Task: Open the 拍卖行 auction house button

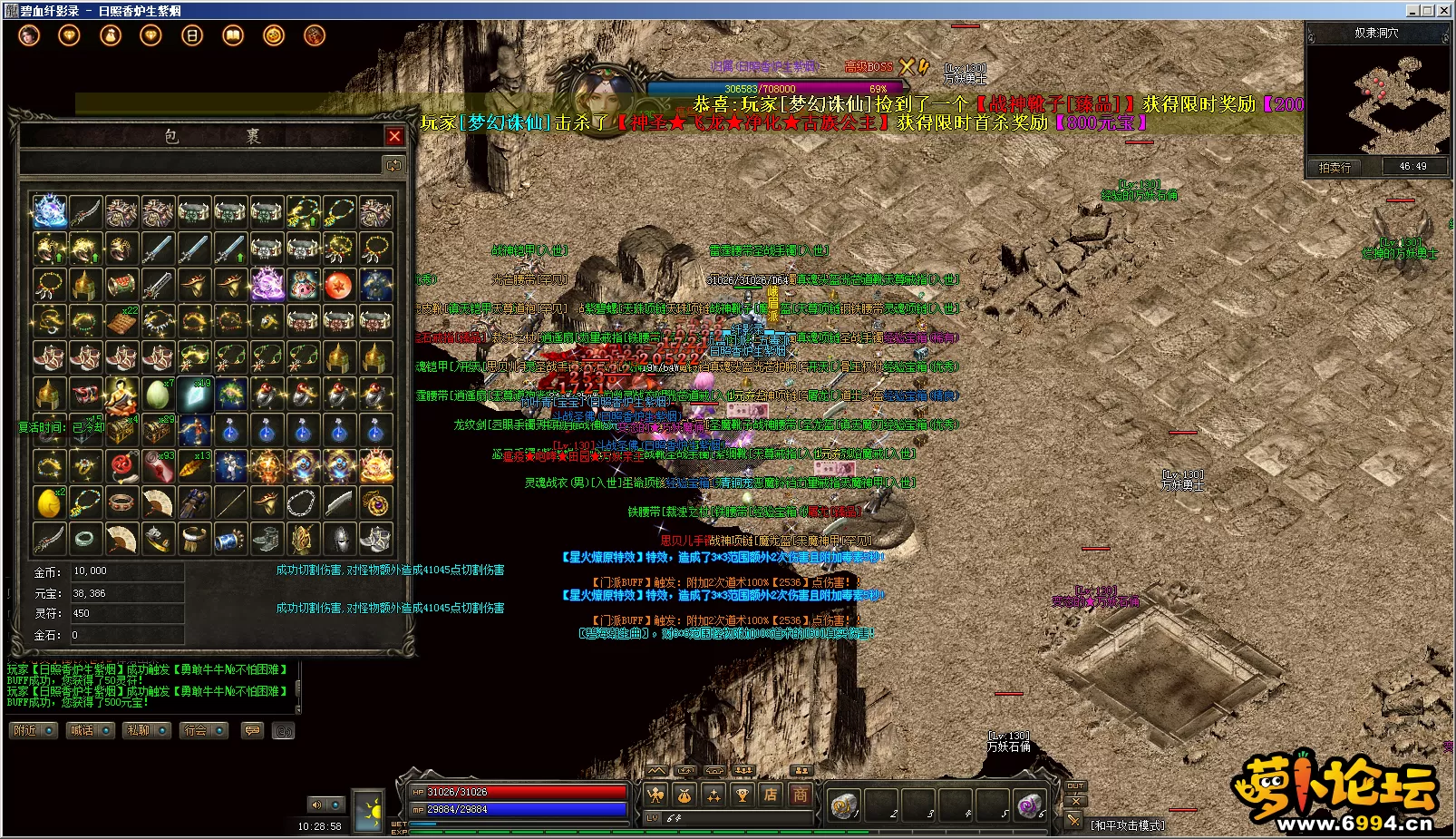Action: (1335, 167)
